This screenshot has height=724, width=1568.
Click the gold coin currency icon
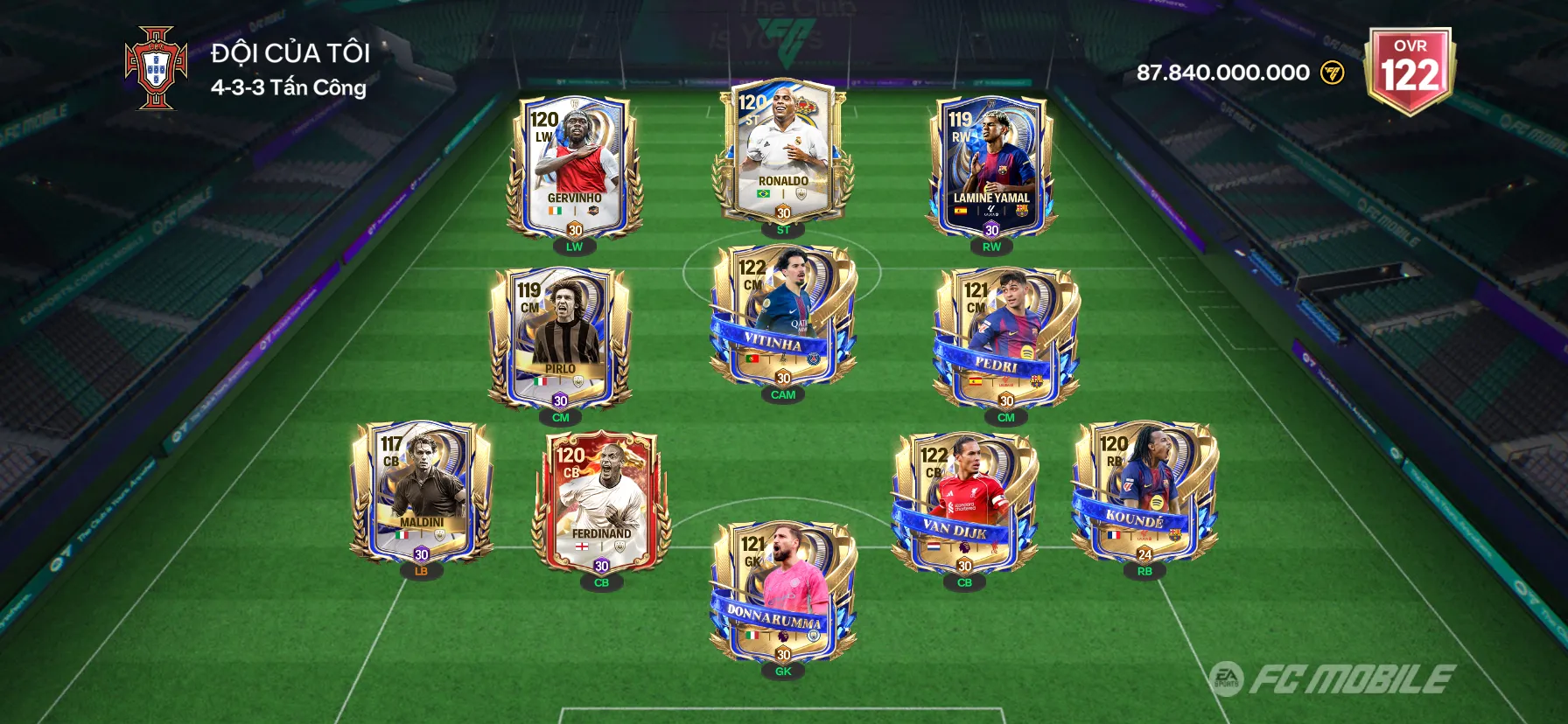(x=1333, y=73)
